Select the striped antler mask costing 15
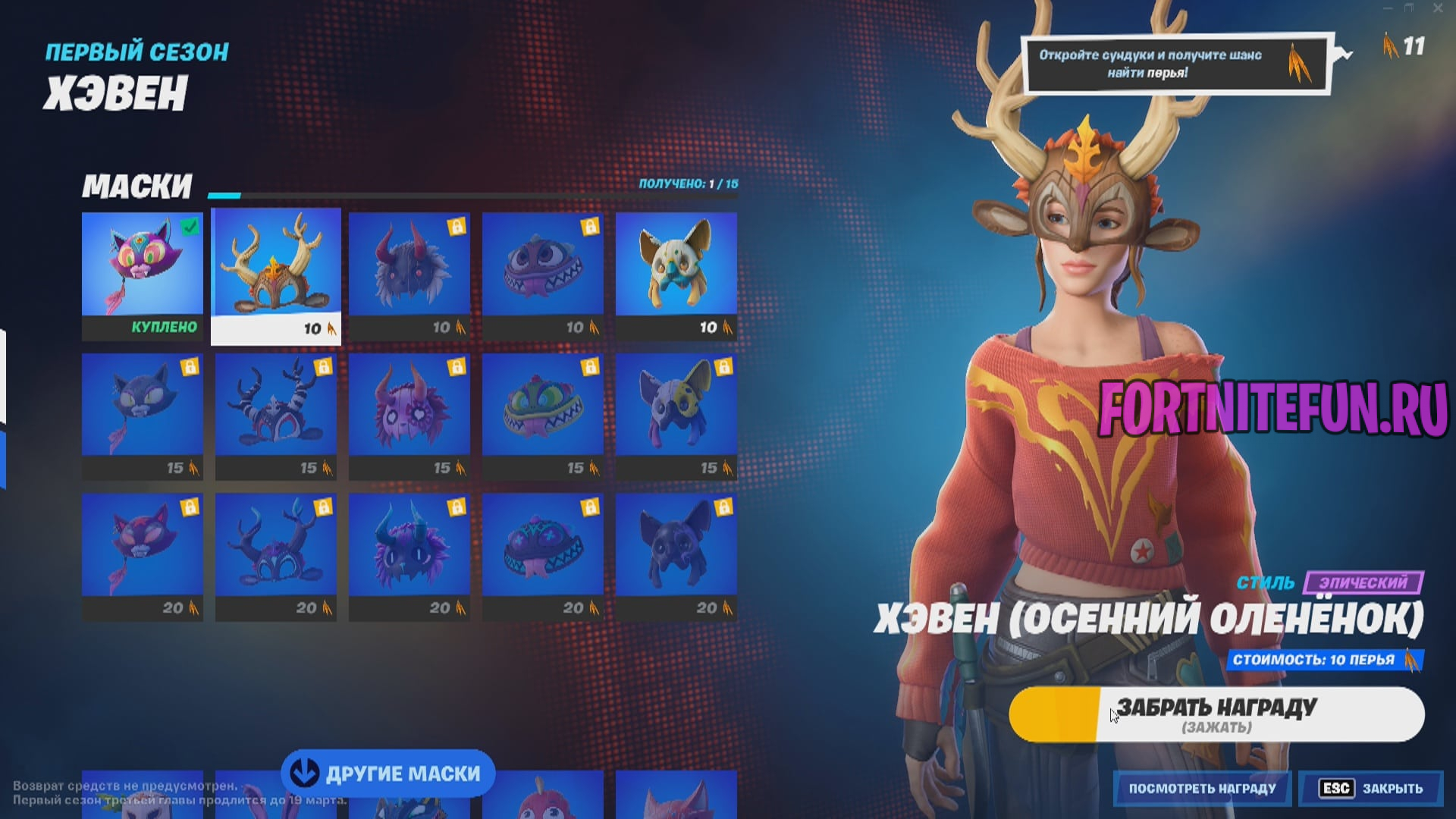Screen dimensions: 1456x819 (x=276, y=406)
